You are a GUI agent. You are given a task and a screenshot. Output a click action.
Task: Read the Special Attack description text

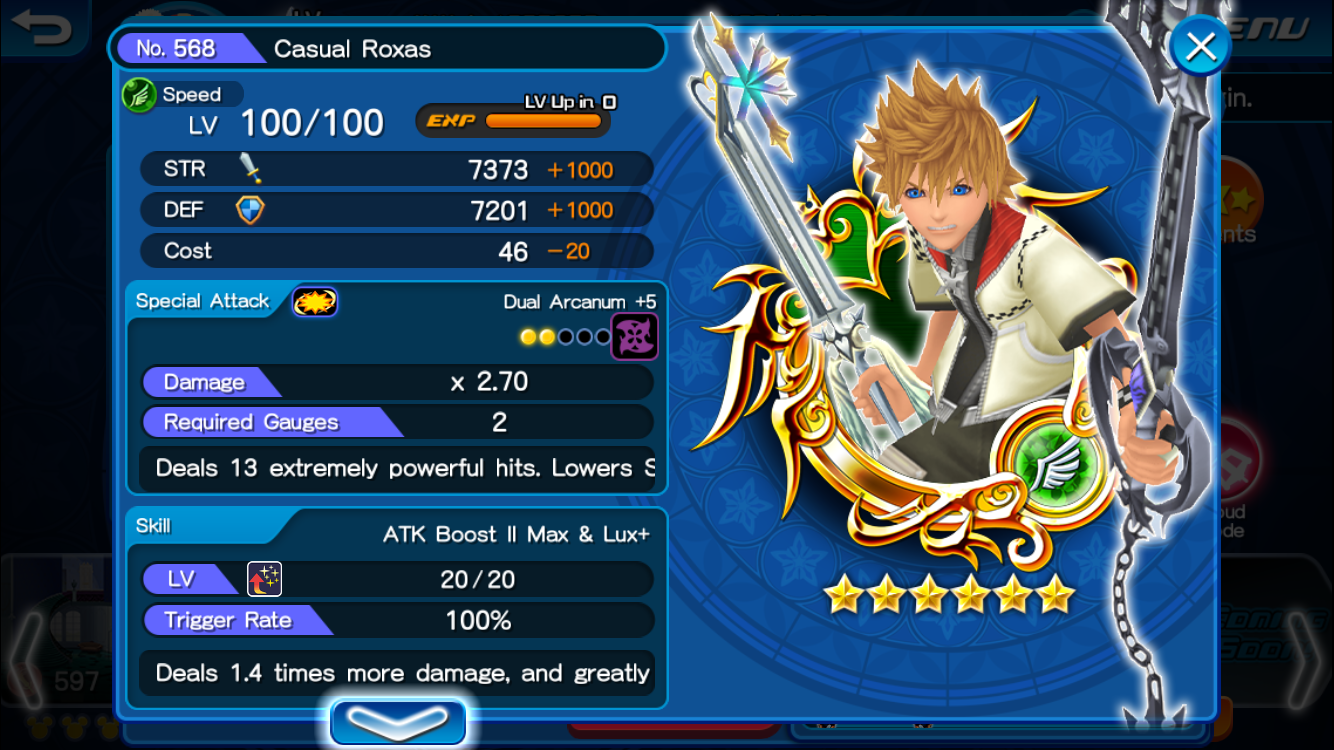pyautogui.click(x=404, y=468)
